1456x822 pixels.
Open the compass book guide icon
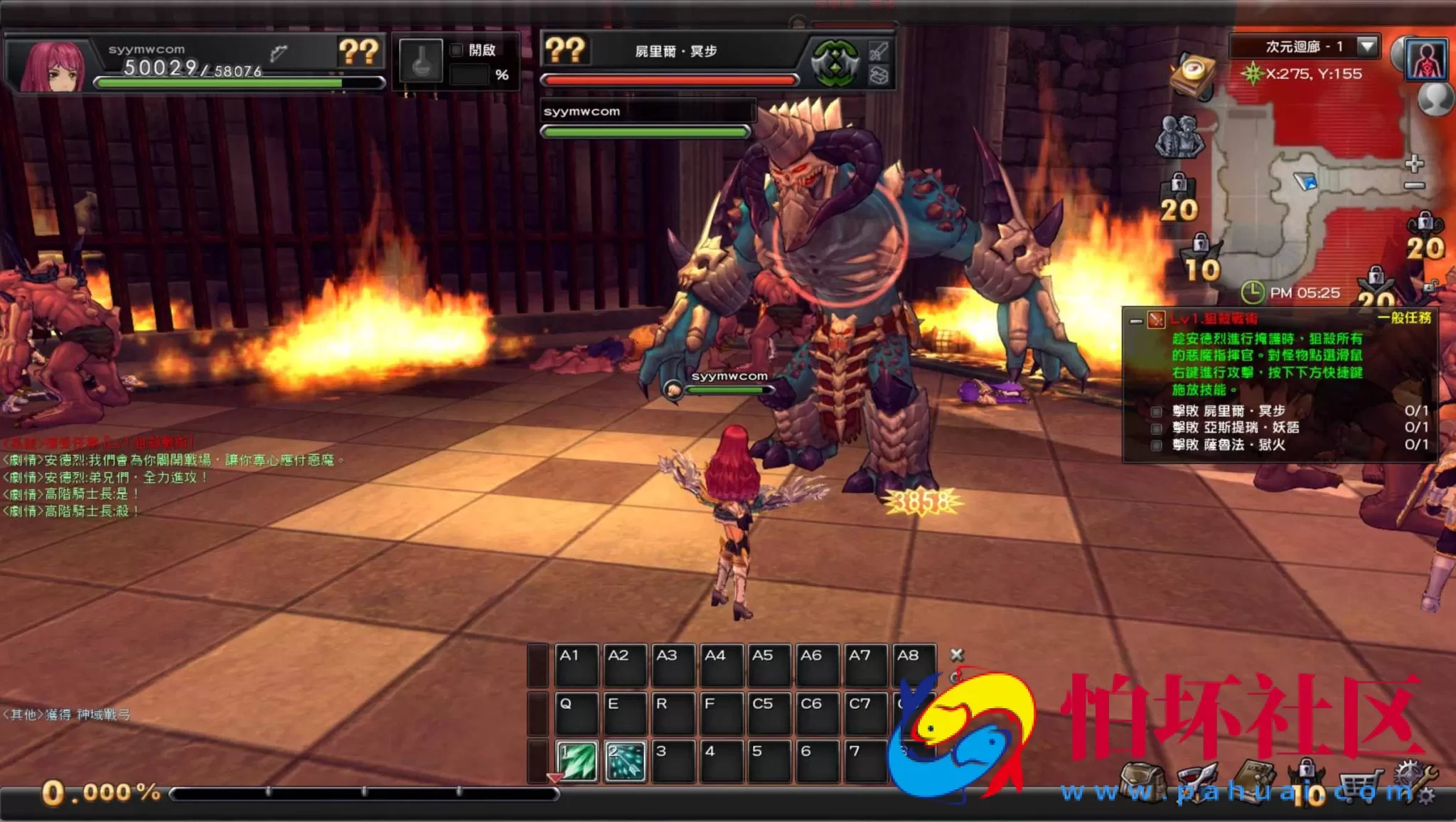[1192, 74]
